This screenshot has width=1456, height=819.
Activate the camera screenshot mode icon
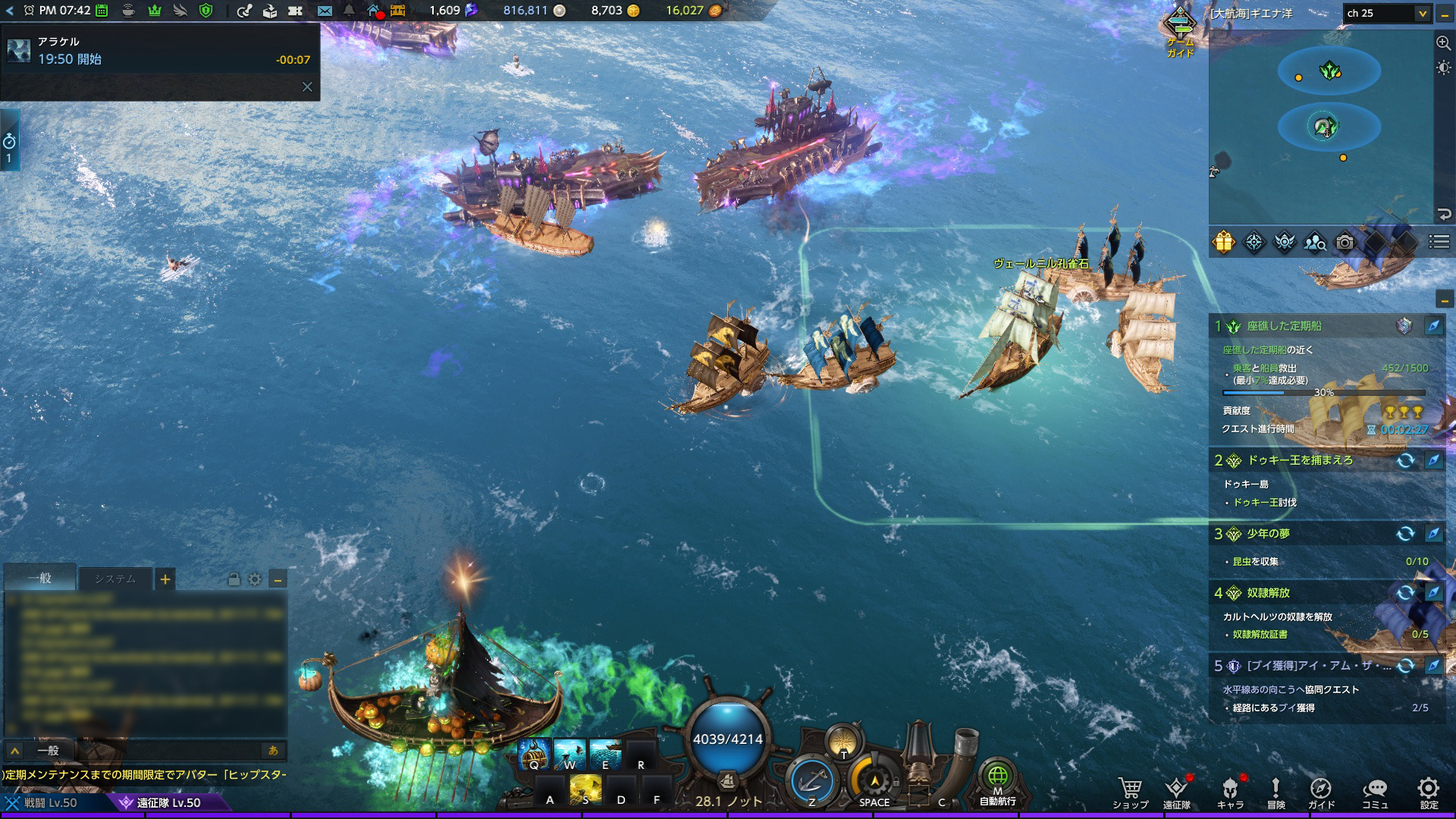tap(1345, 243)
